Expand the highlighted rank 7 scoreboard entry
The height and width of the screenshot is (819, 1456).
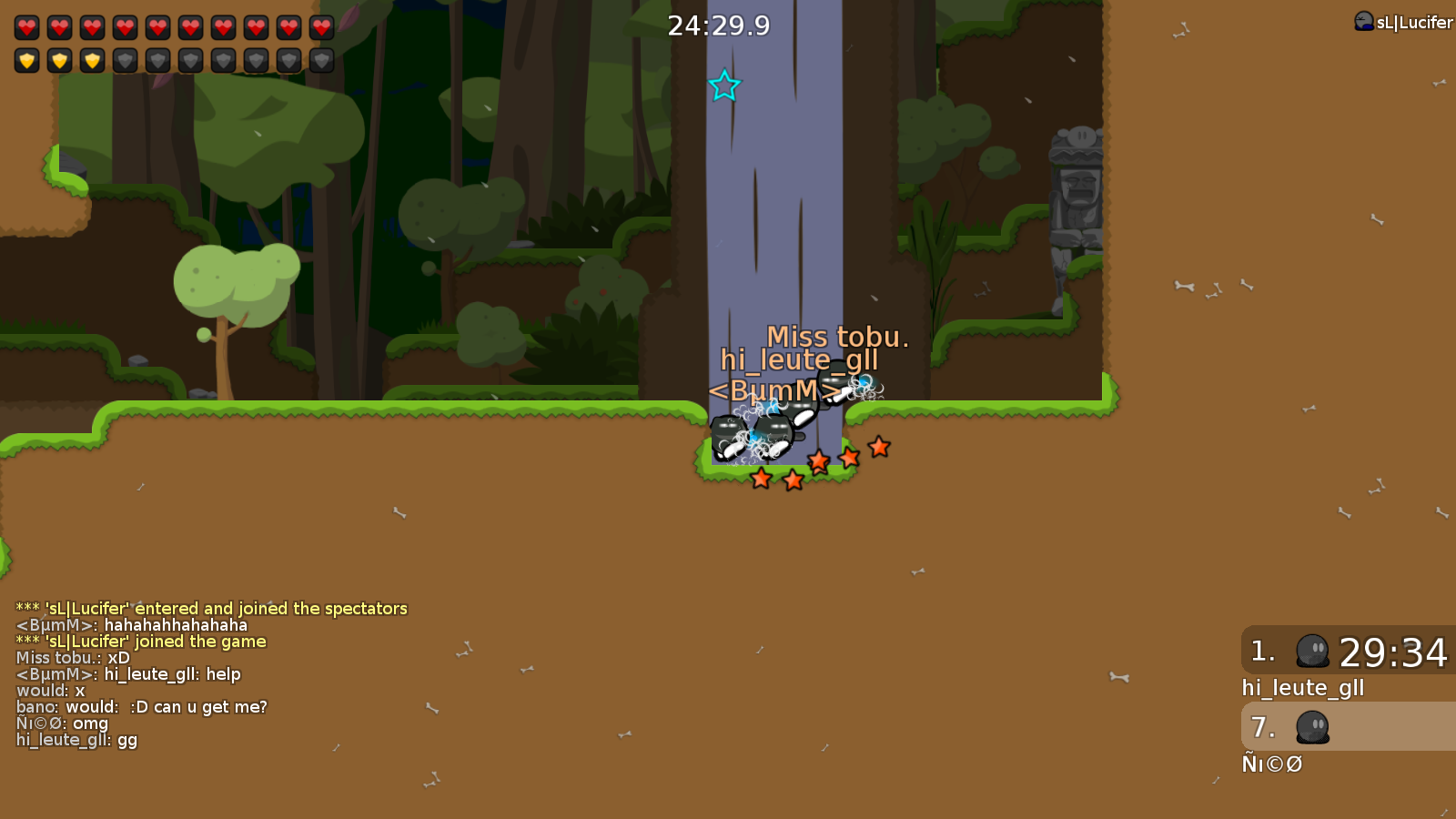(1345, 728)
